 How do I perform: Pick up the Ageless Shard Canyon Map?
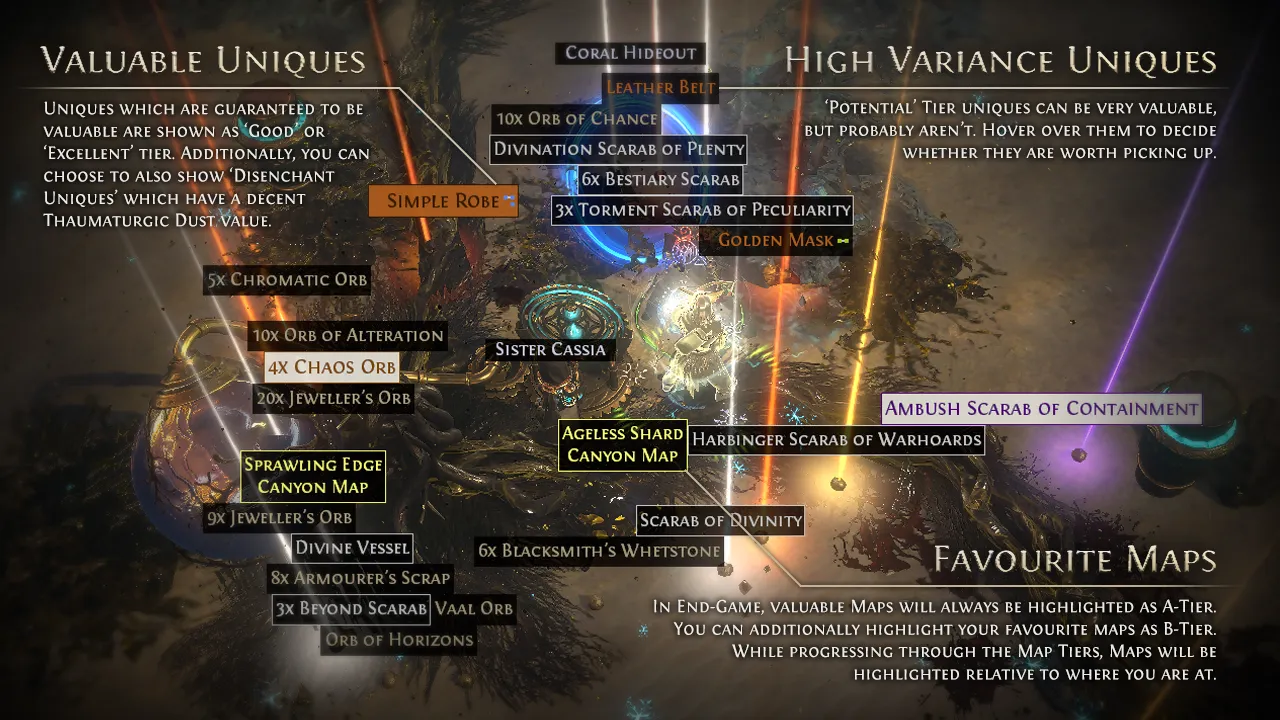click(x=622, y=445)
